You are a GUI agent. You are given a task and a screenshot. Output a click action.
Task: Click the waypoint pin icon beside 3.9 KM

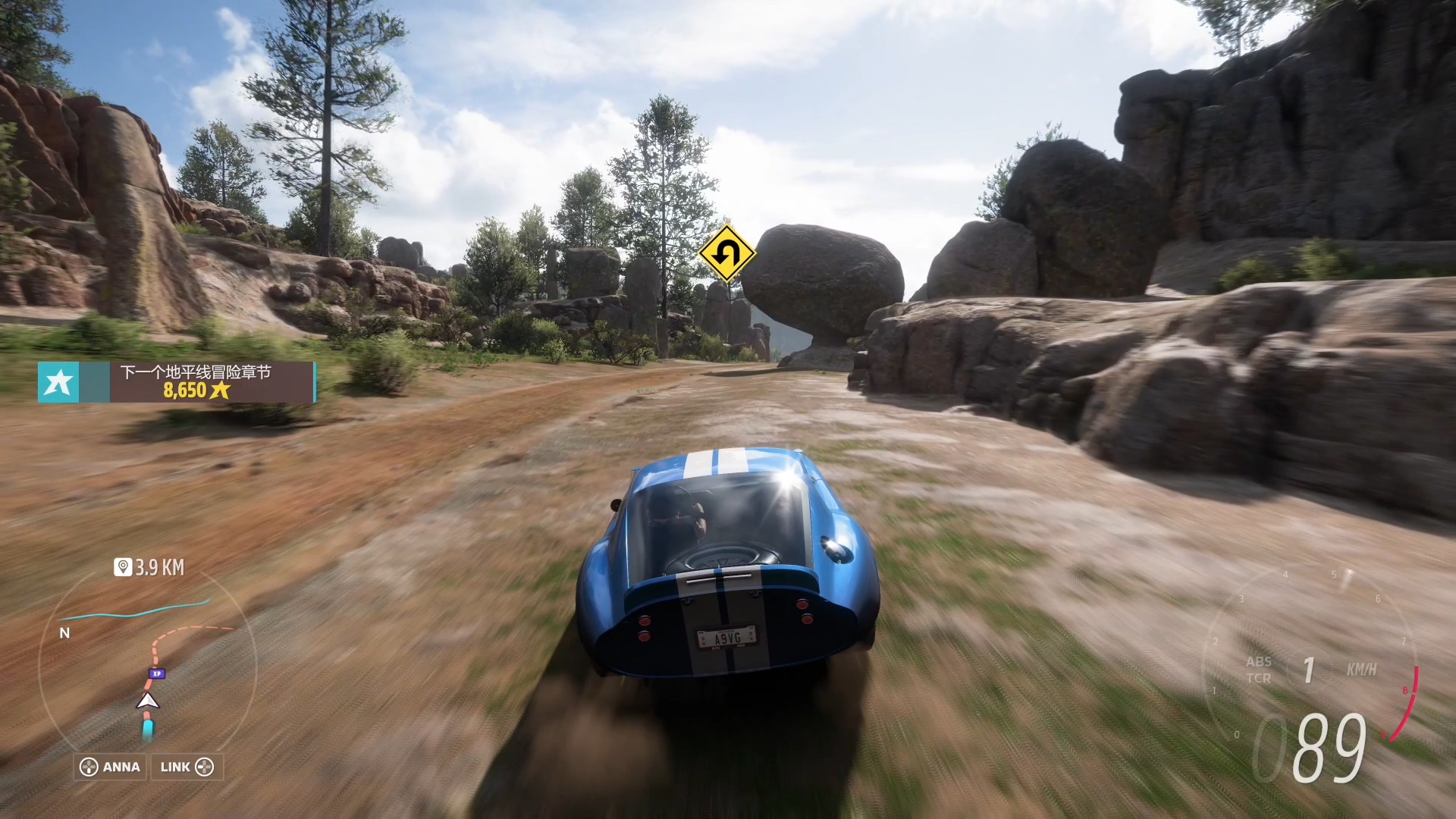(x=123, y=567)
